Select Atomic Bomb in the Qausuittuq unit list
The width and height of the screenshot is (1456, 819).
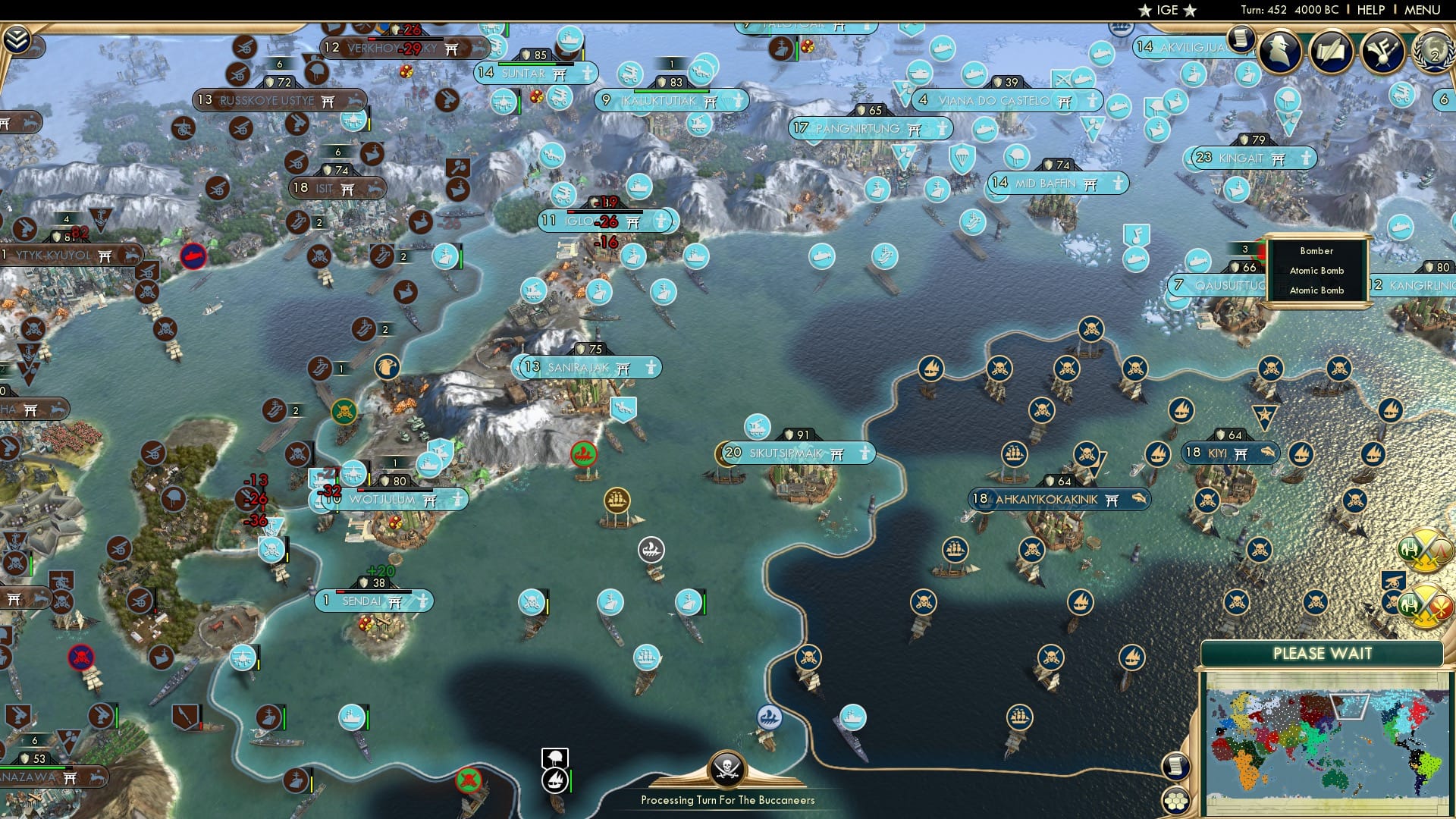(1316, 270)
